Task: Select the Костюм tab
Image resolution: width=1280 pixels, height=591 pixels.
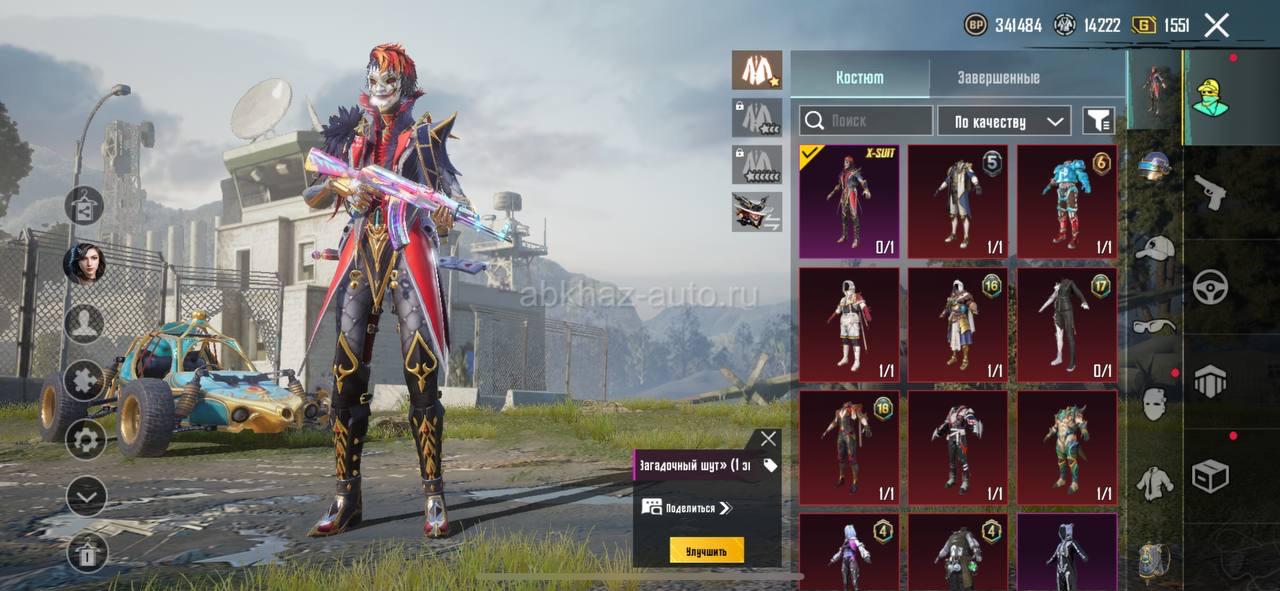Action: [x=859, y=77]
